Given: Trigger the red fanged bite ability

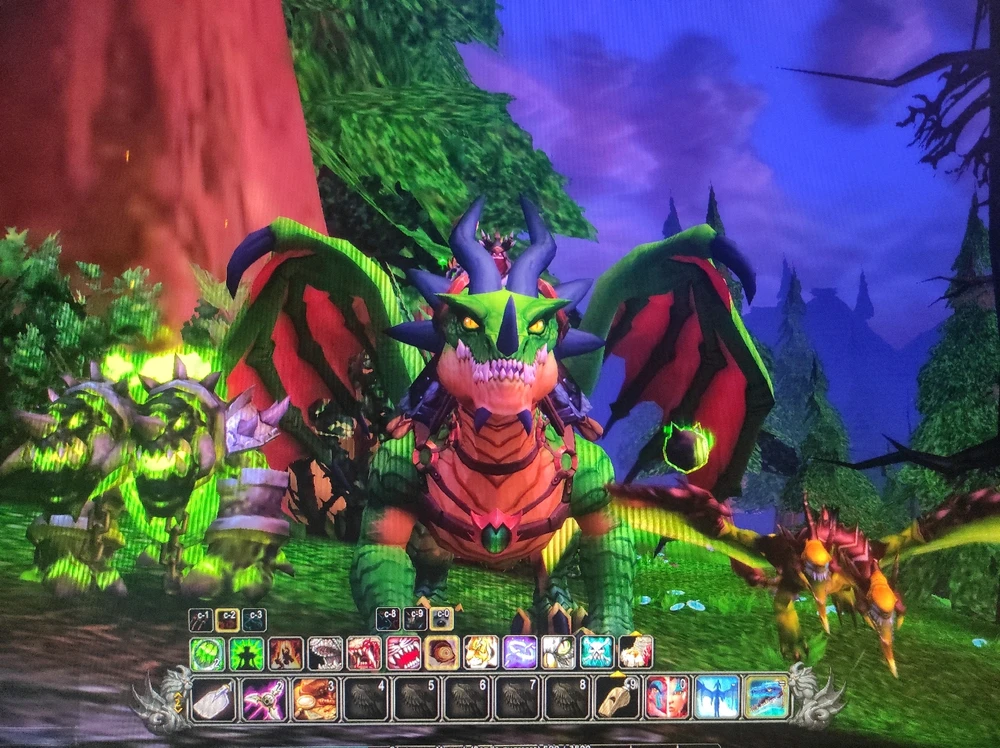Looking at the screenshot, I should click(x=363, y=653).
